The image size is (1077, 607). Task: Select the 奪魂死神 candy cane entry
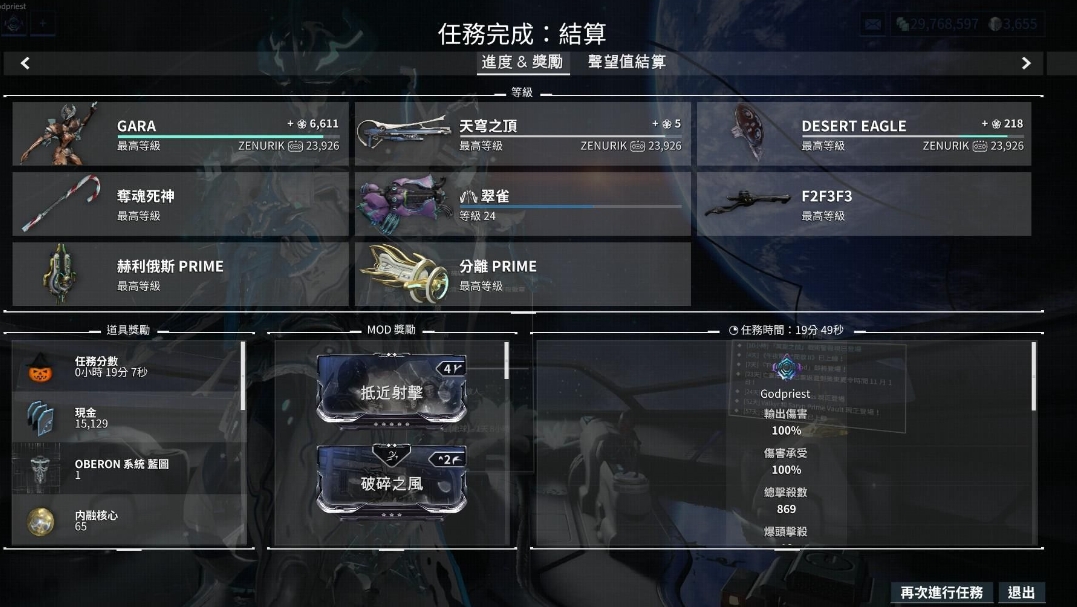pos(181,204)
